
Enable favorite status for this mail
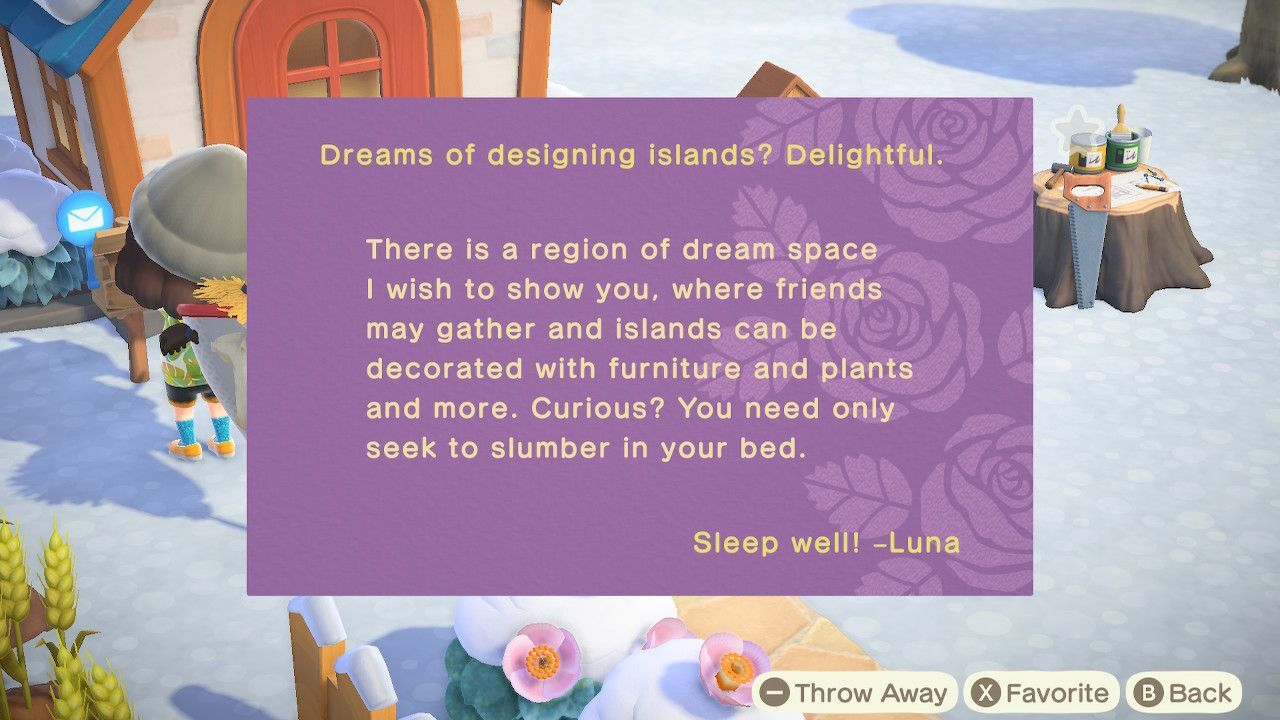pyautogui.click(x=1042, y=692)
